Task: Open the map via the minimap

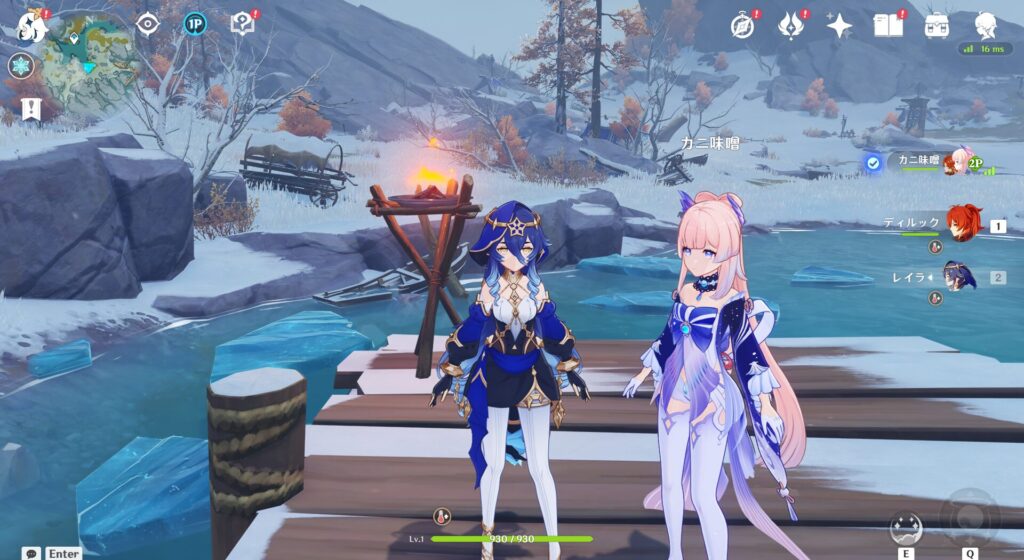Action: [90, 62]
